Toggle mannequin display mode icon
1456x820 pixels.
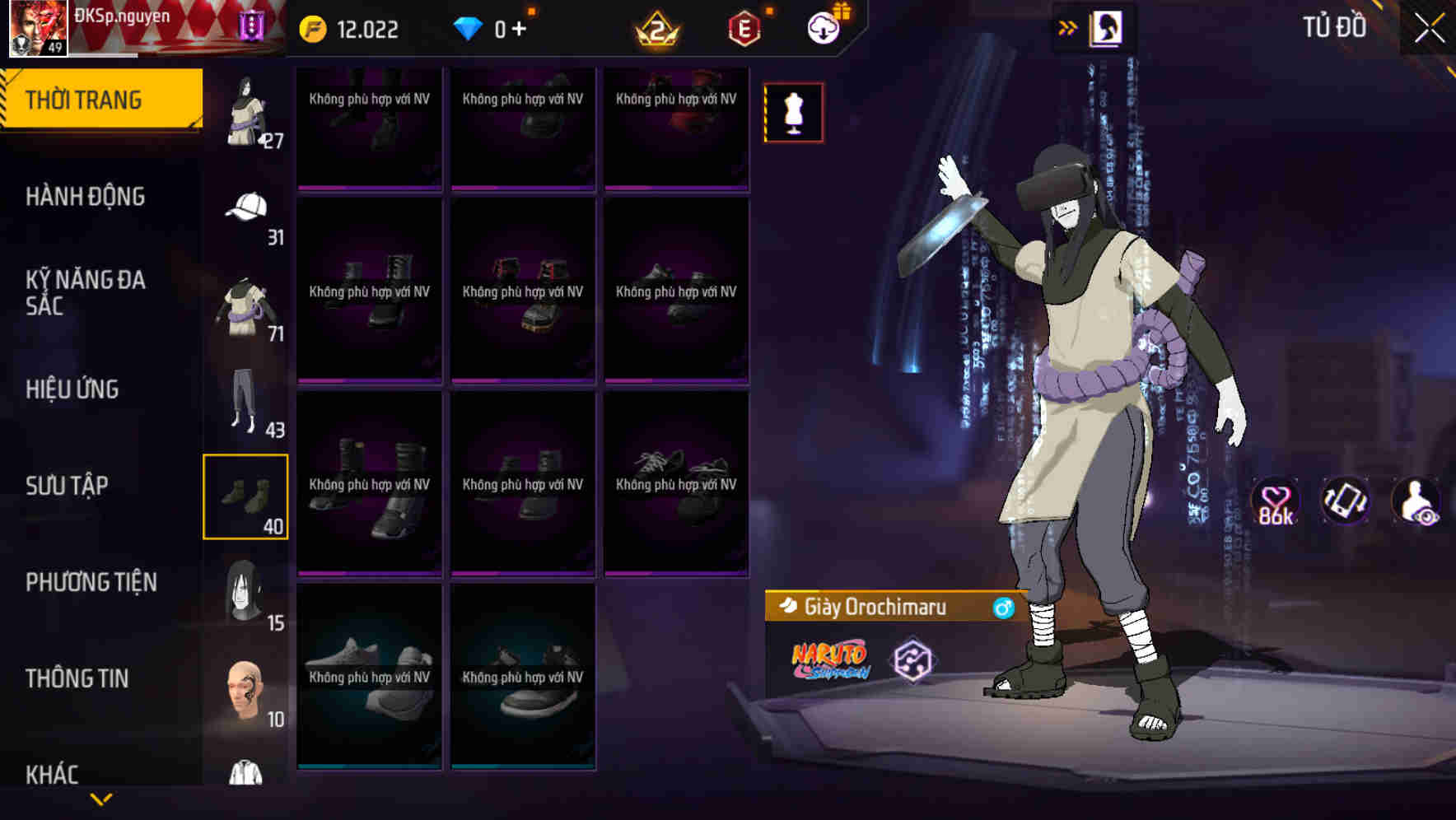(793, 113)
